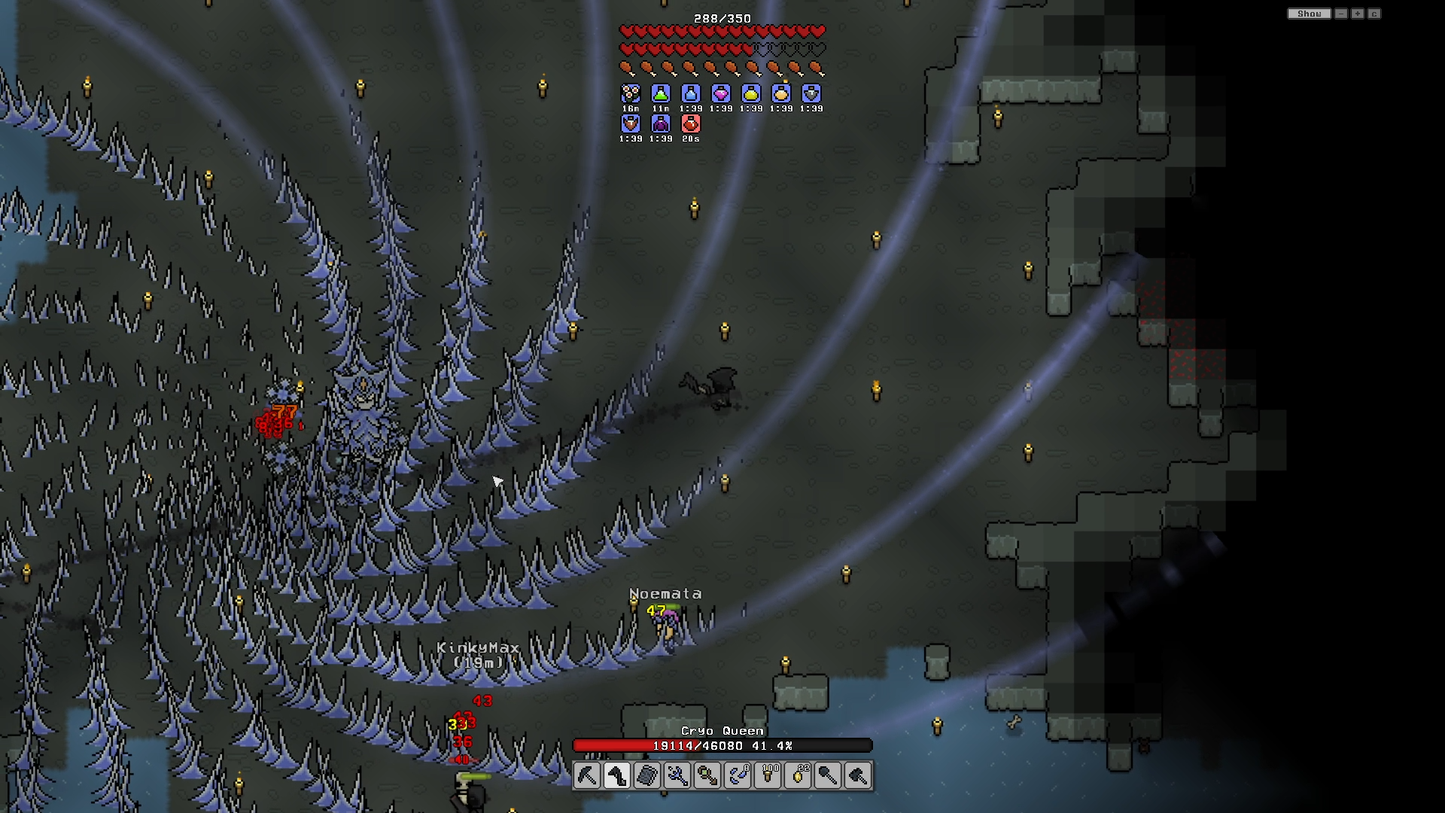Zoom out the minimap with minus
Viewport: 1445px width, 813px height.
tap(1342, 14)
